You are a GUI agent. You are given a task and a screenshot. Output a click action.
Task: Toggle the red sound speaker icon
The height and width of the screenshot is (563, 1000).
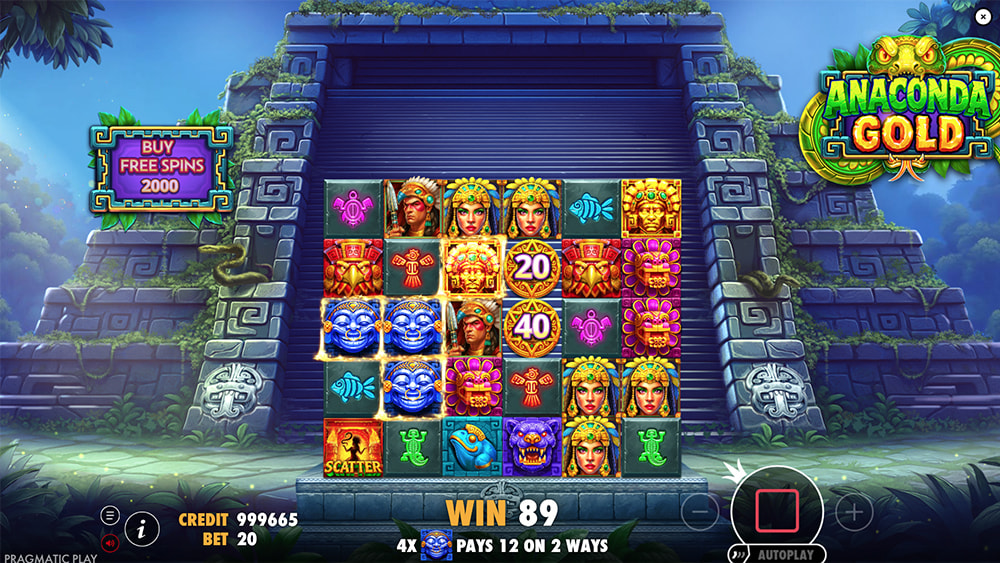110,541
